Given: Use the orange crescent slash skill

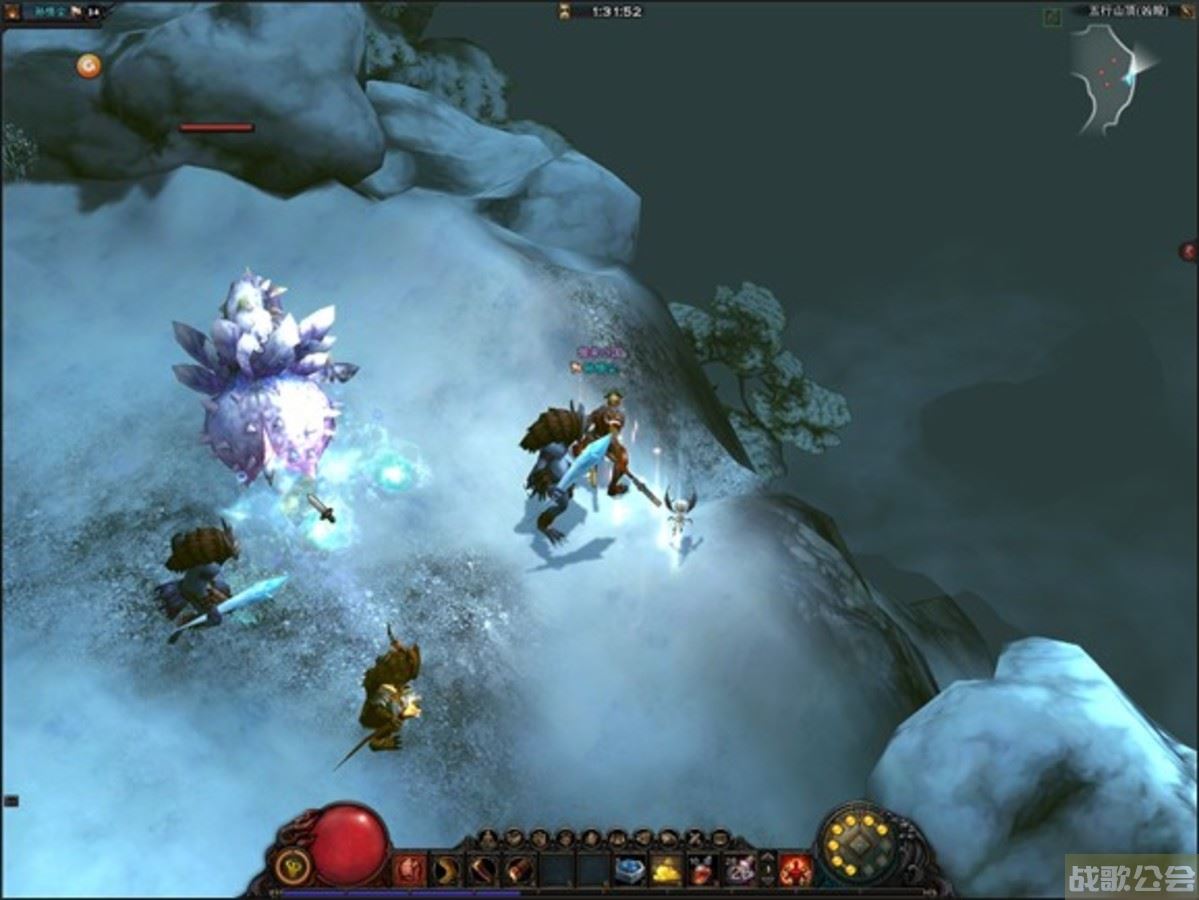Looking at the screenshot, I should click(446, 870).
